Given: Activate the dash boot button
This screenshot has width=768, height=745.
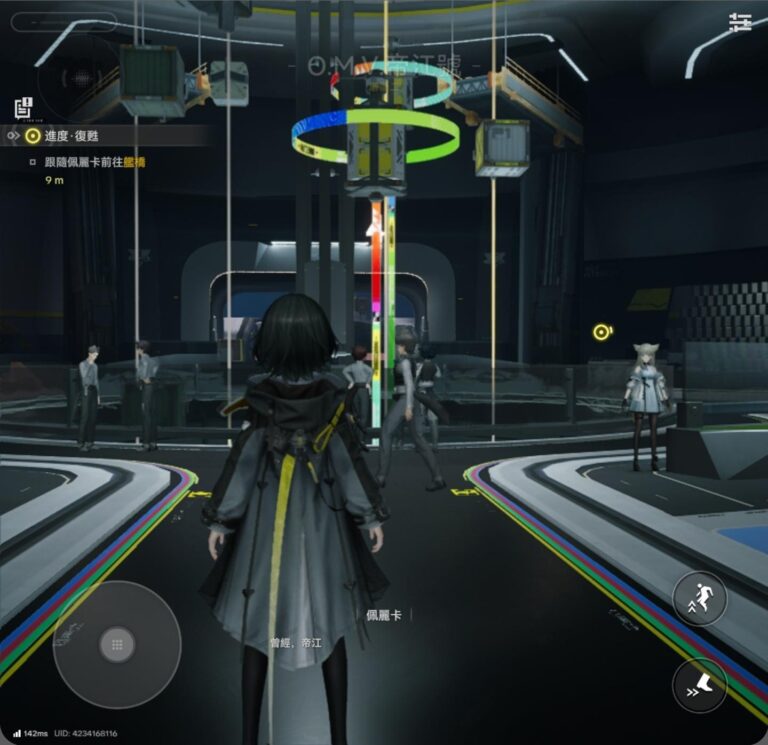Looking at the screenshot, I should click(699, 685).
